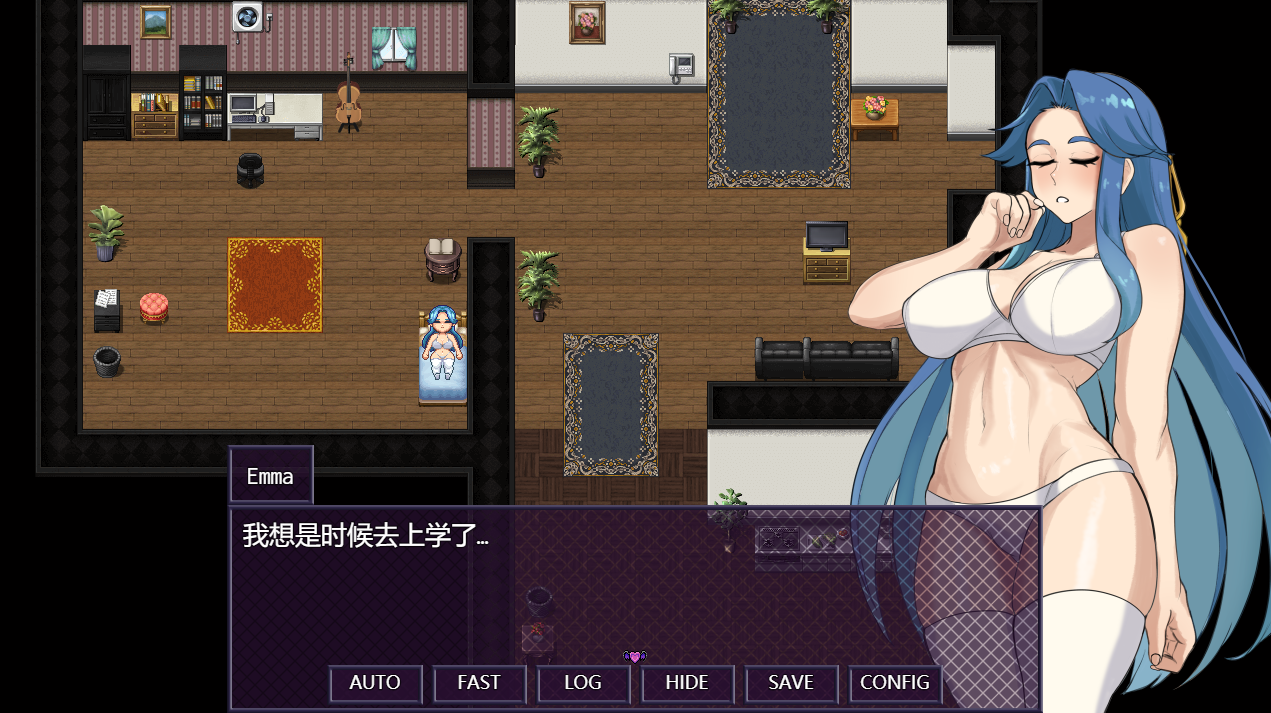
Task: Enable AUTO dialogue advance
Action: [375, 683]
